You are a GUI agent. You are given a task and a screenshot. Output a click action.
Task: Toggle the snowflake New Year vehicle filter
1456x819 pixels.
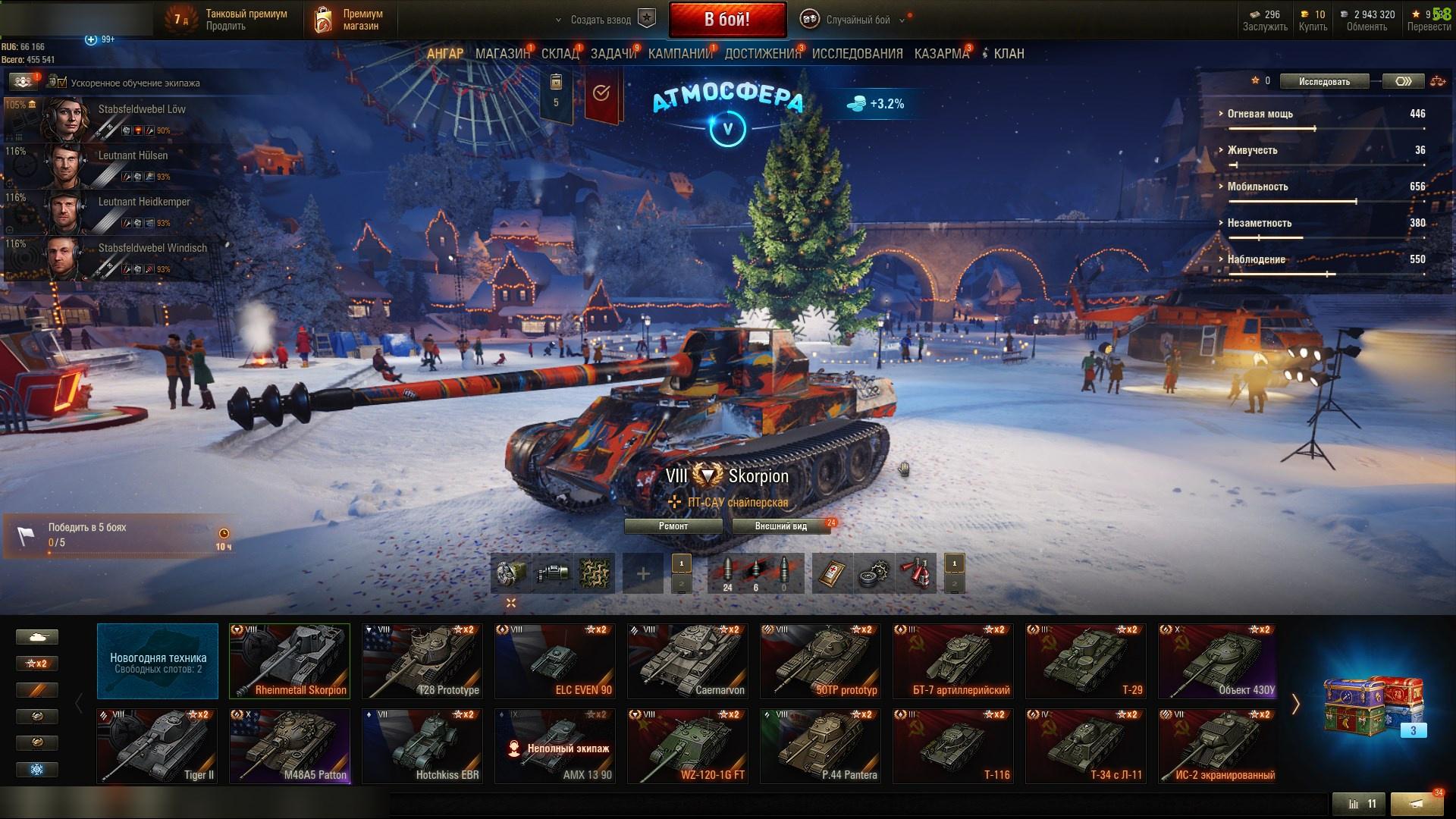(37, 768)
